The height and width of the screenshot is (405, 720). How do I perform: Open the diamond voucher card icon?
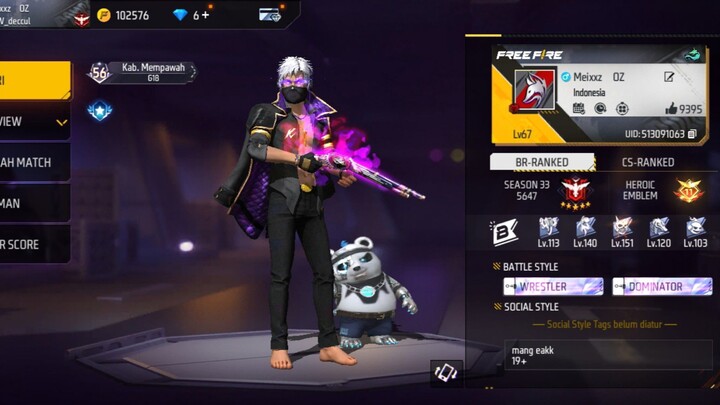tap(269, 15)
